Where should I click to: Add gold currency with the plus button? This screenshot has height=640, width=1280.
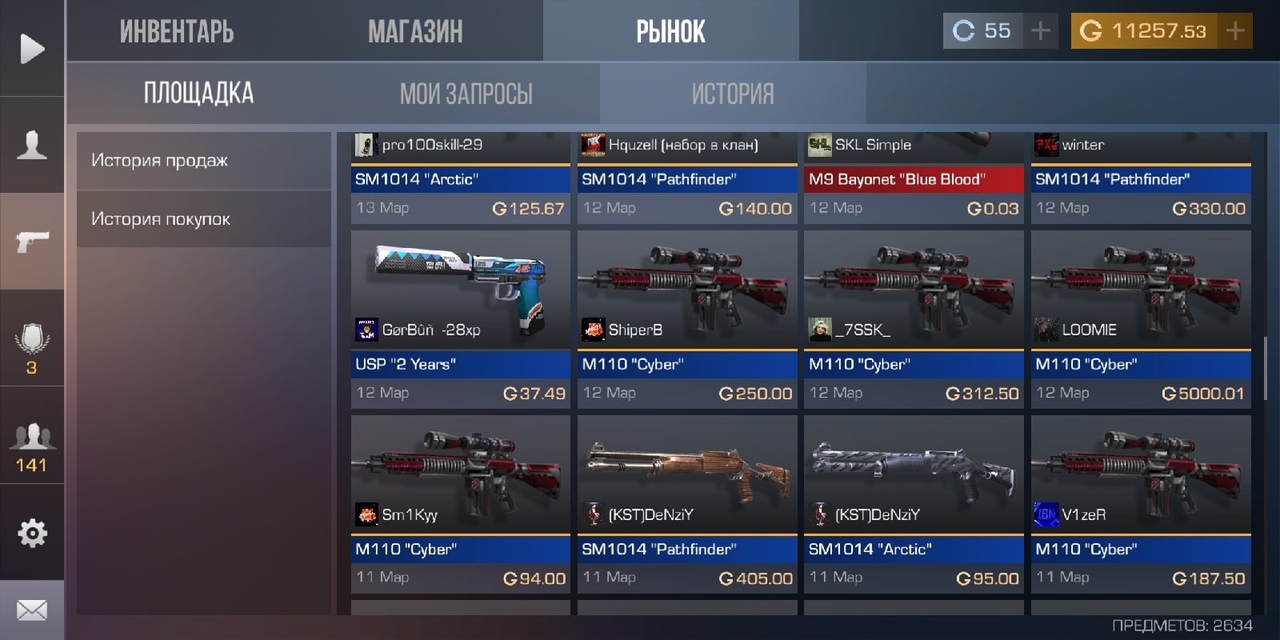[x=1236, y=31]
